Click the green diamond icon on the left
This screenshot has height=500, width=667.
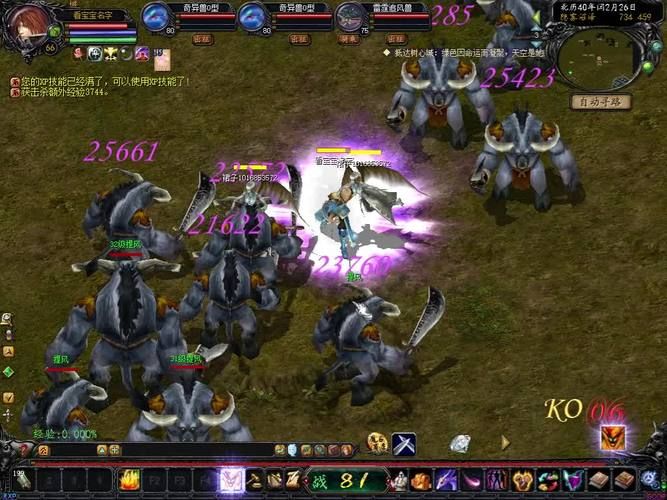pos(8,372)
